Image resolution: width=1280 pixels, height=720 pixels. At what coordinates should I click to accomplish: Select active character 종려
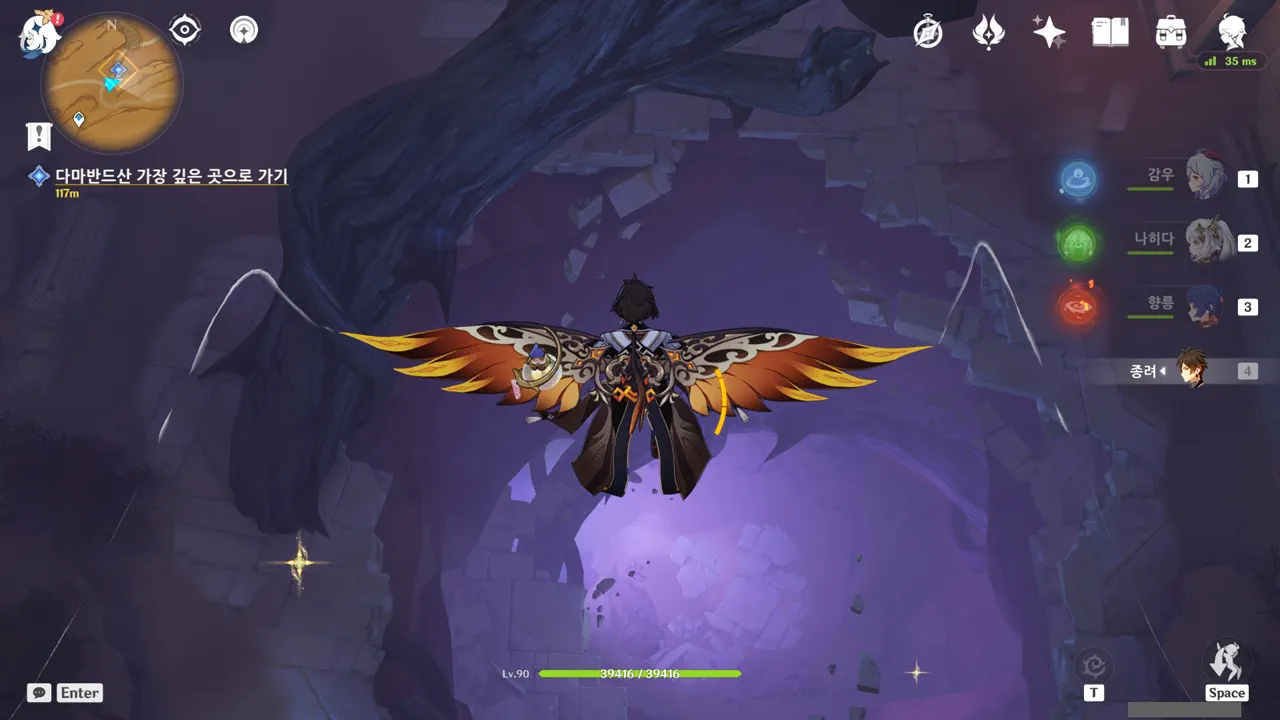(x=1190, y=370)
